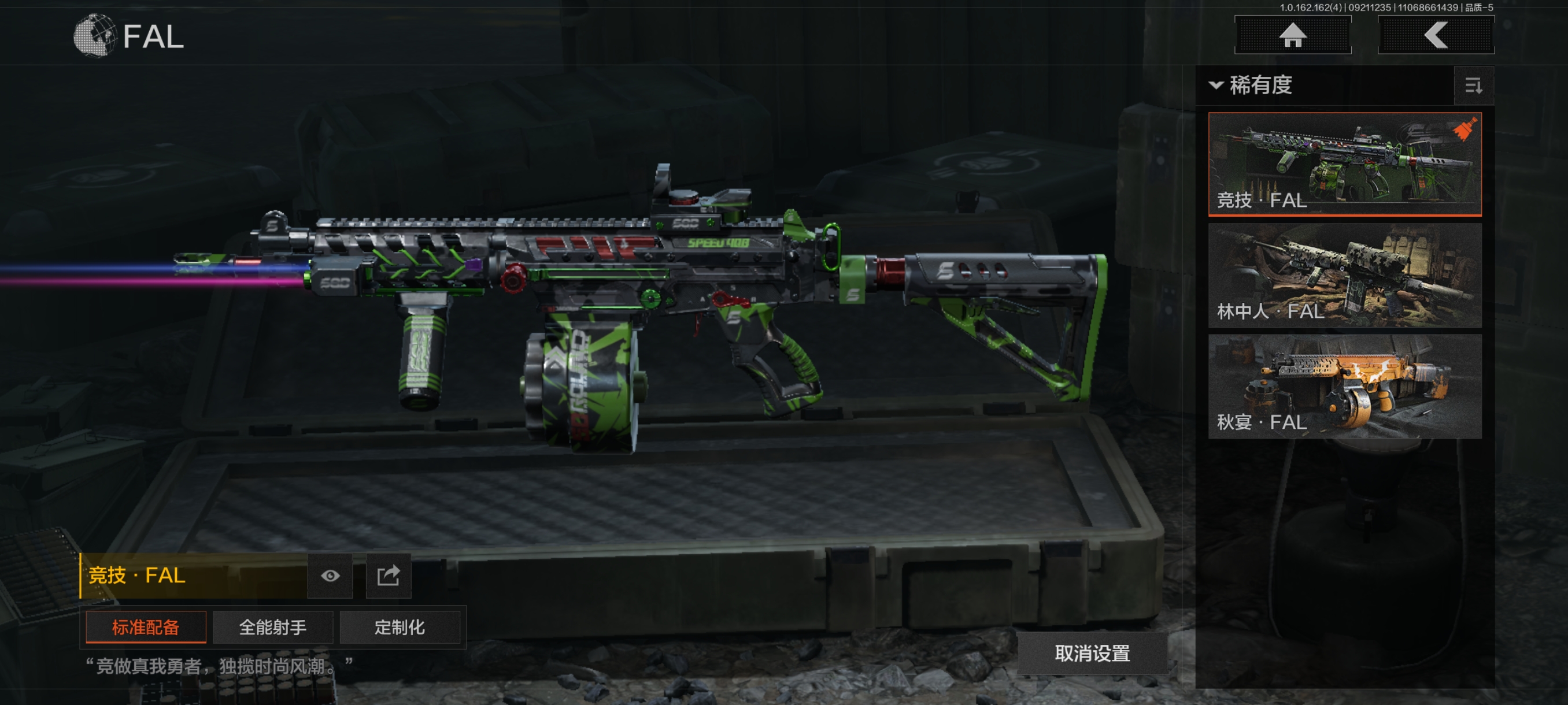The image size is (1568, 705).
Task: Return to the home screen
Action: [1292, 35]
